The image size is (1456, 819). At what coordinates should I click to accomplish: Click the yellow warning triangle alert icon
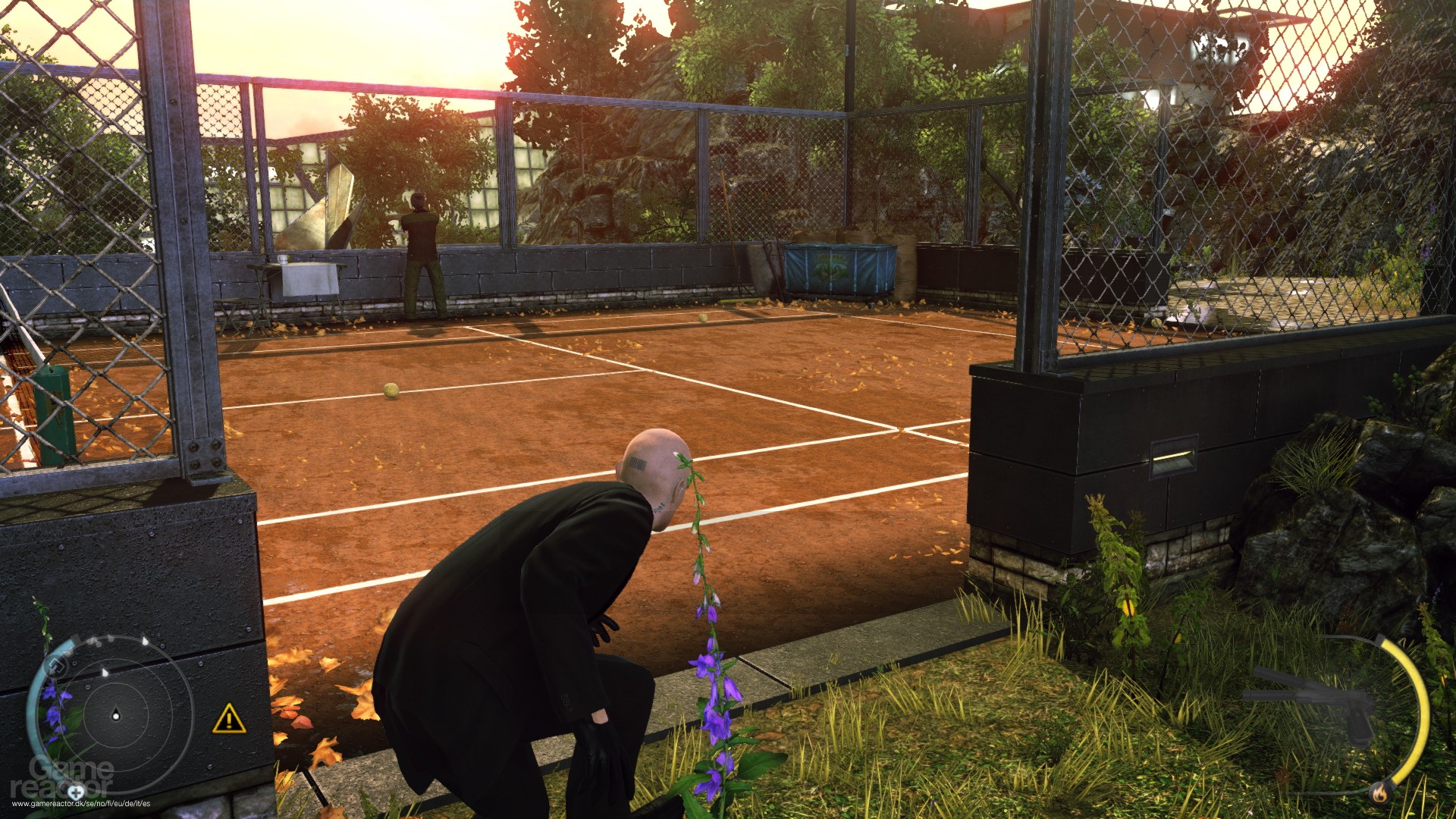pyautogui.click(x=229, y=719)
